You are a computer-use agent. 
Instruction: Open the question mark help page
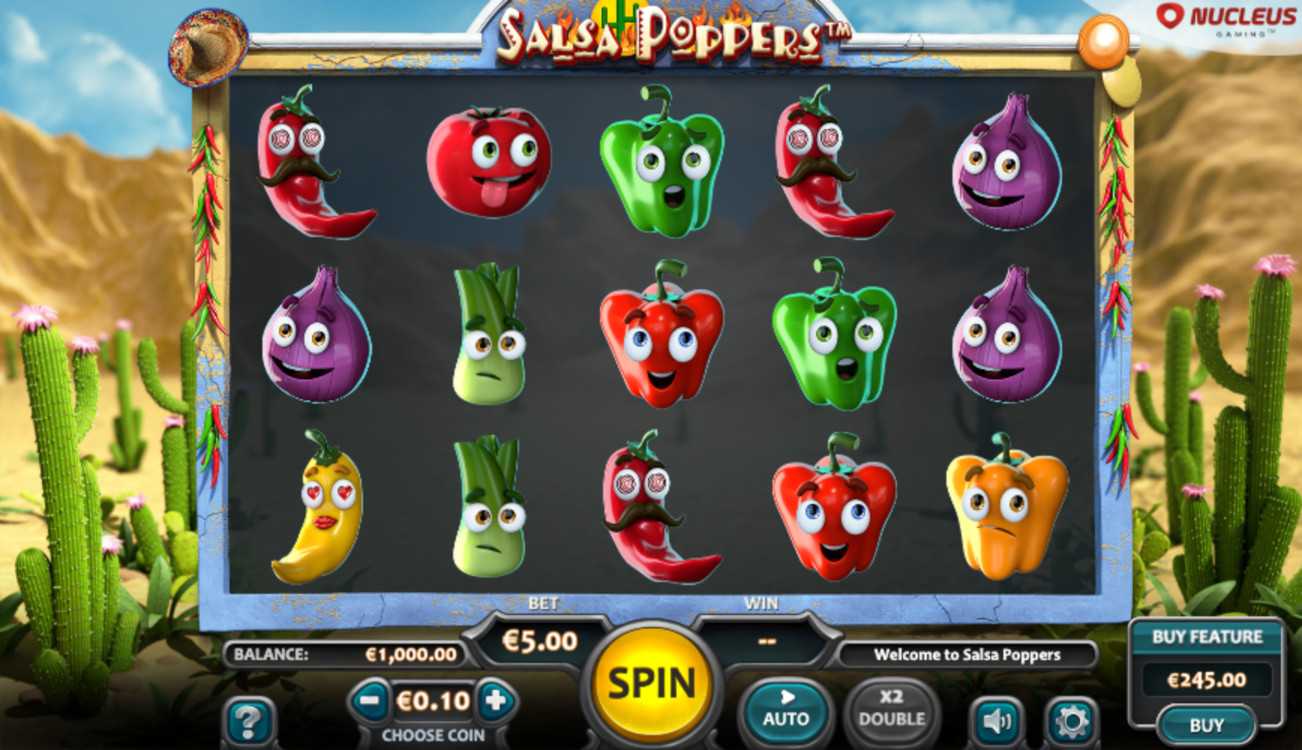pos(248,719)
